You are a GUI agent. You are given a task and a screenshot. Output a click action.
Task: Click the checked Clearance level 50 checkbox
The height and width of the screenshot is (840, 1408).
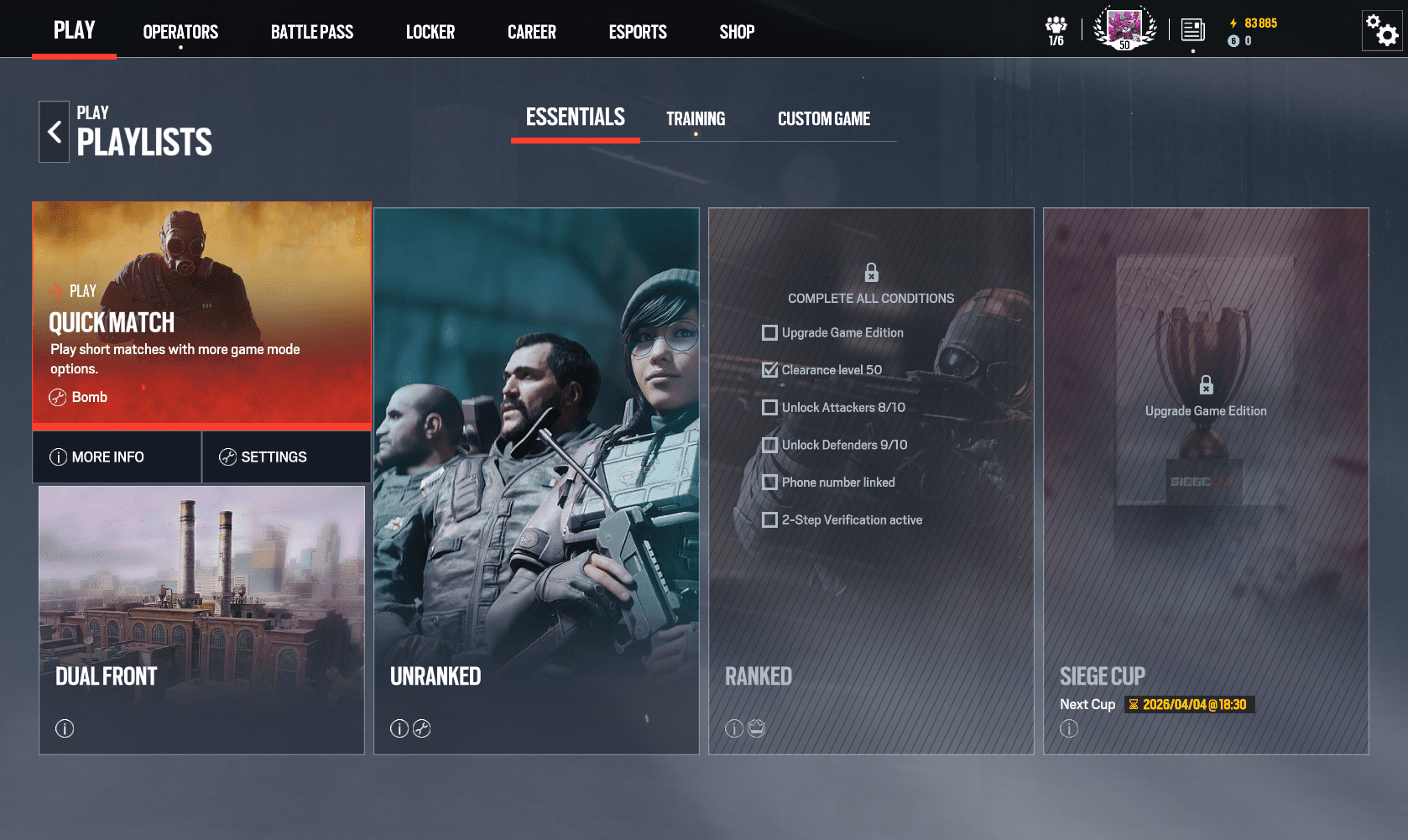pyautogui.click(x=769, y=369)
